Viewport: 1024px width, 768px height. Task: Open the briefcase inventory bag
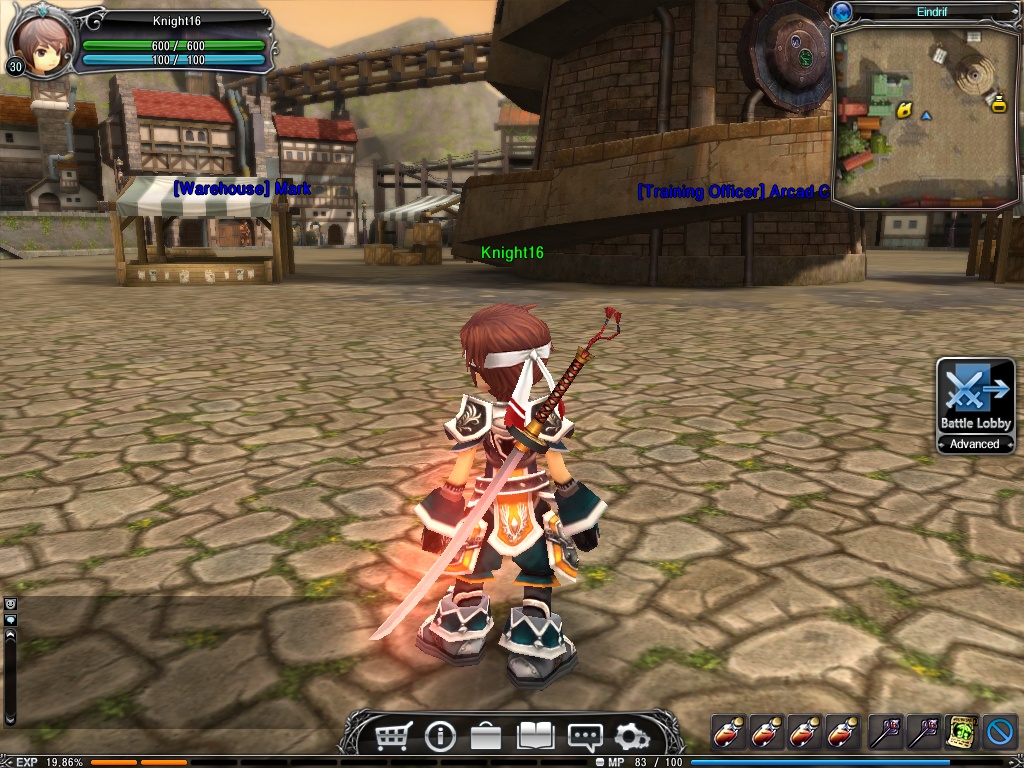pyautogui.click(x=486, y=737)
